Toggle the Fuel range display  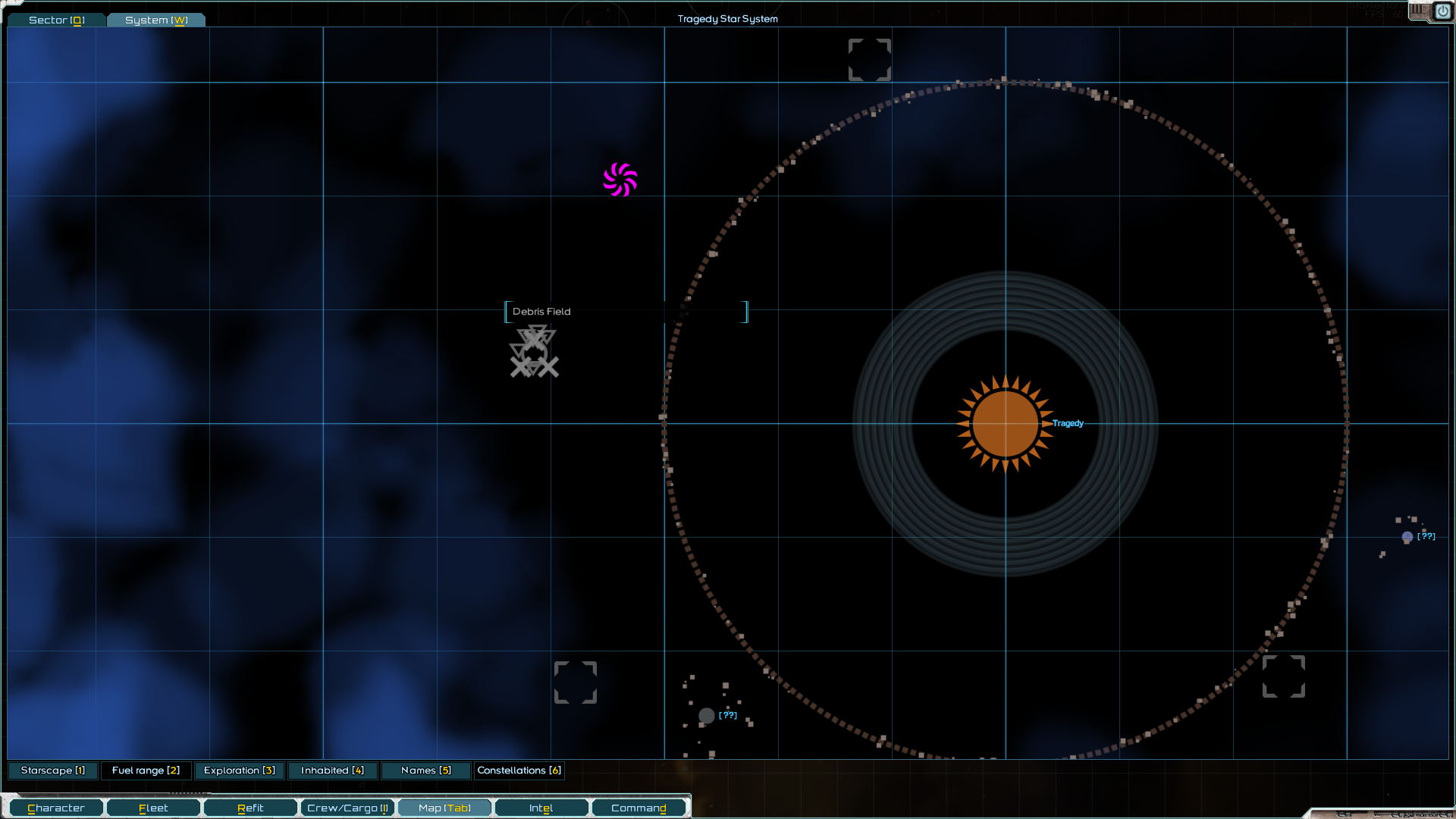tap(146, 770)
